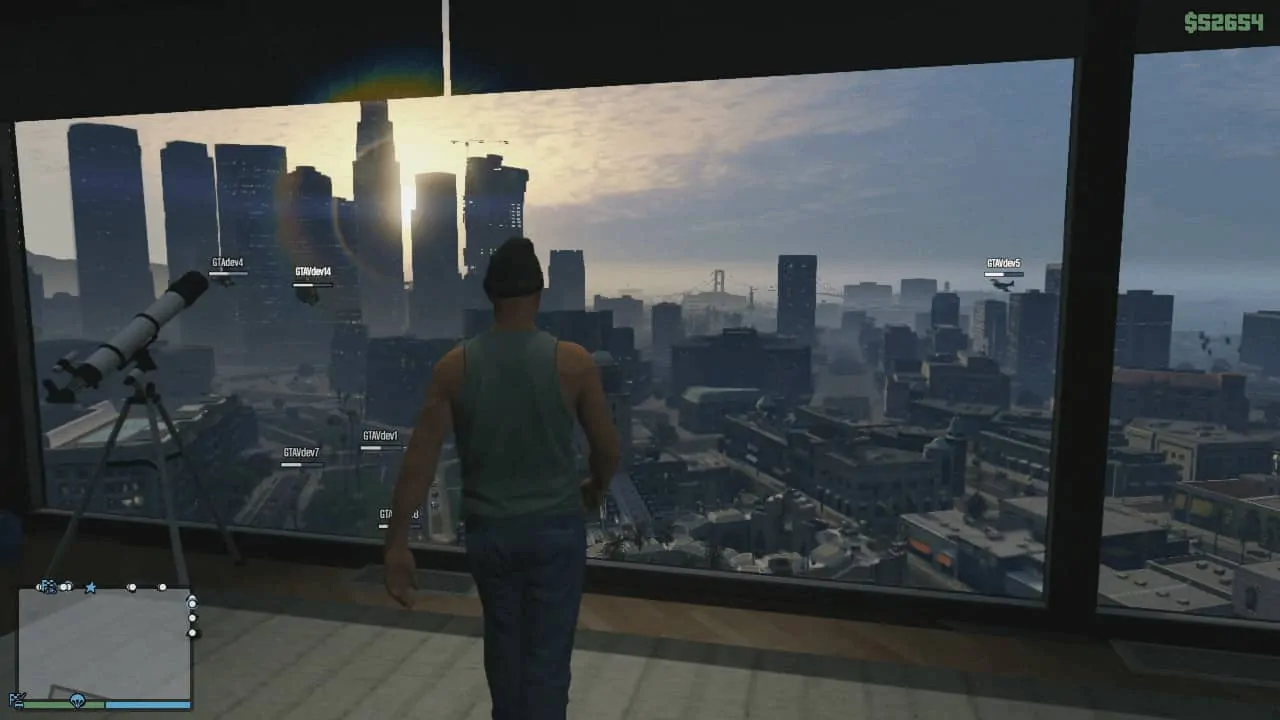Select the blue star blip on the minimap
Image resolution: width=1280 pixels, height=720 pixels.
91,587
